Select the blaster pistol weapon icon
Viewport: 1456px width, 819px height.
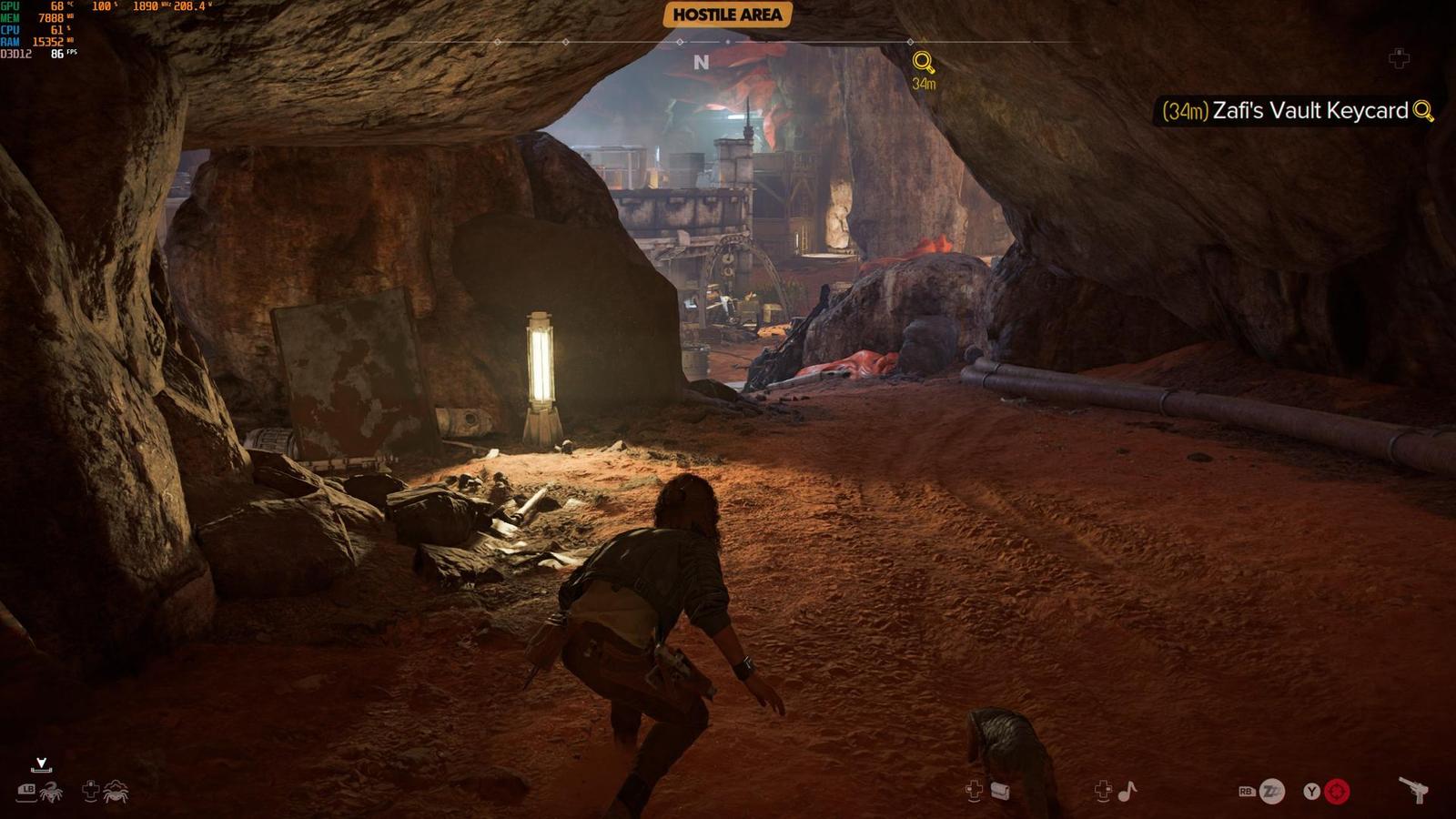point(1413,790)
